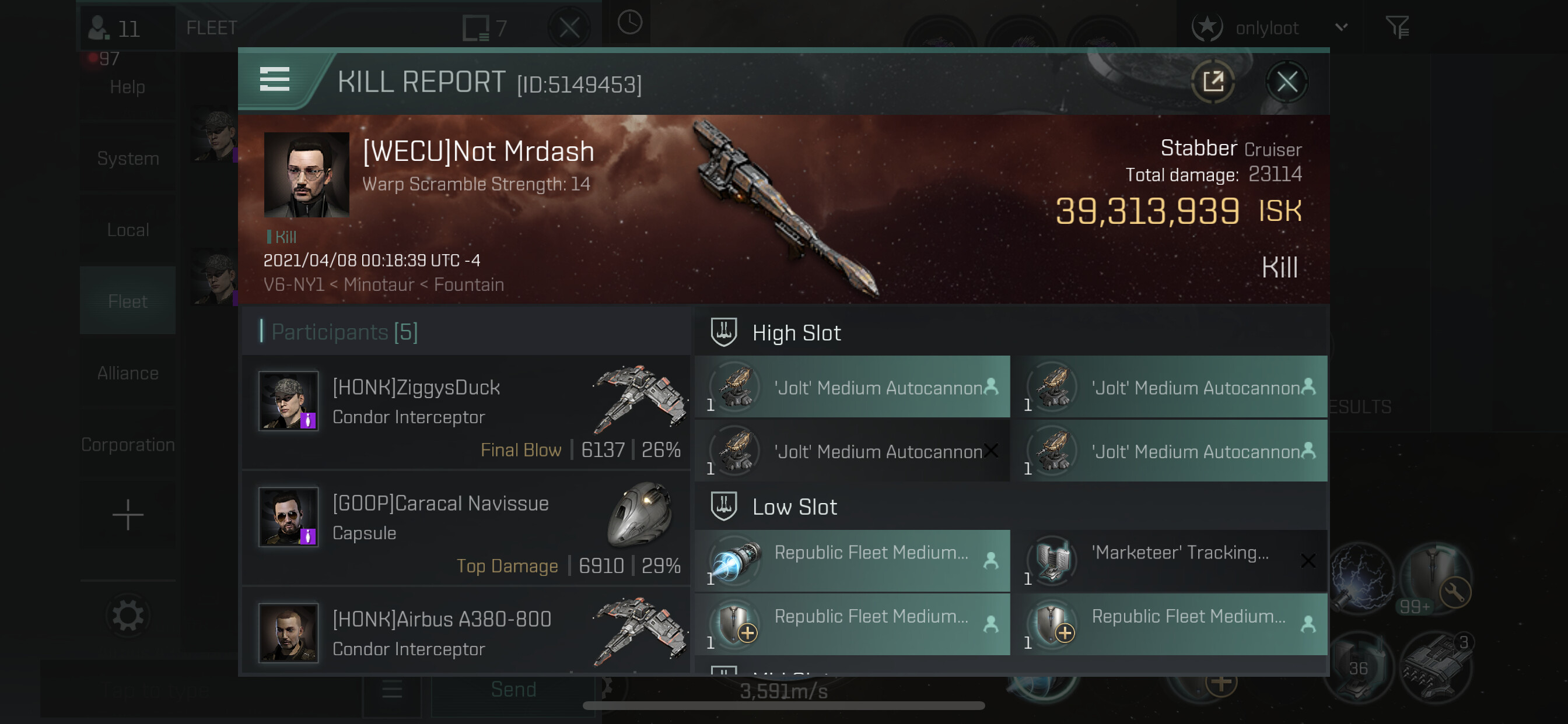Open the Help chat channel
The height and width of the screenshot is (724, 1568).
128,87
